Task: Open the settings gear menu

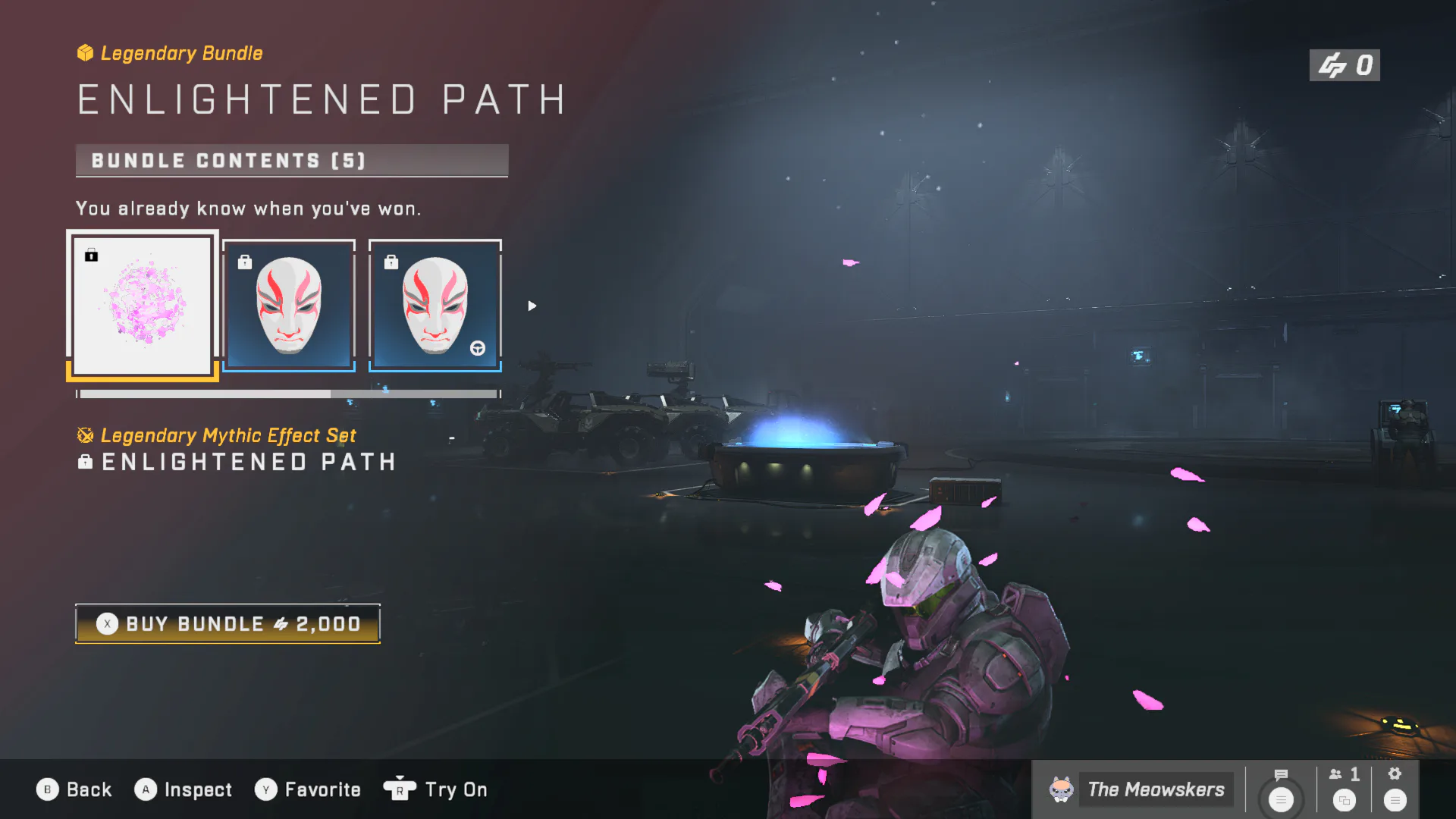Action: [1395, 789]
